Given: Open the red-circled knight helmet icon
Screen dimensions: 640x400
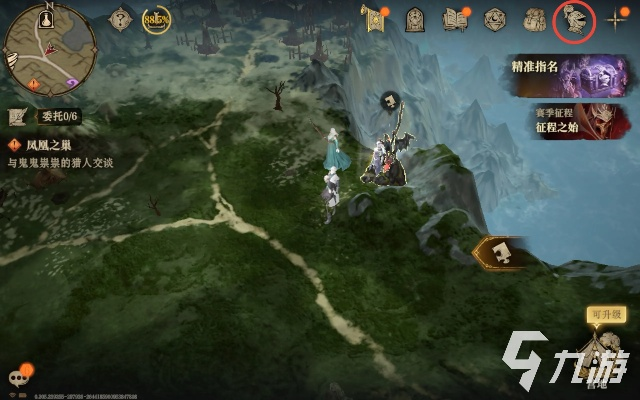Looking at the screenshot, I should pyautogui.click(x=574, y=19).
